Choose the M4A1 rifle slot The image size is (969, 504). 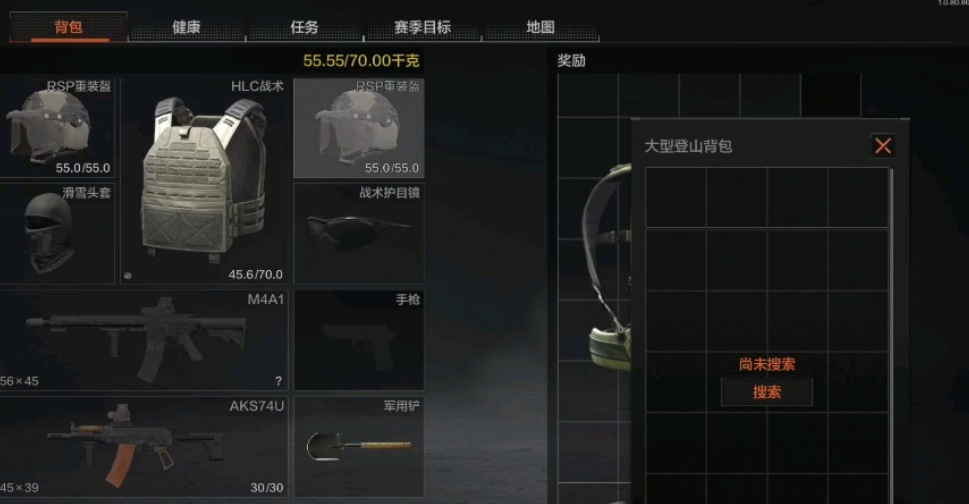(x=143, y=340)
